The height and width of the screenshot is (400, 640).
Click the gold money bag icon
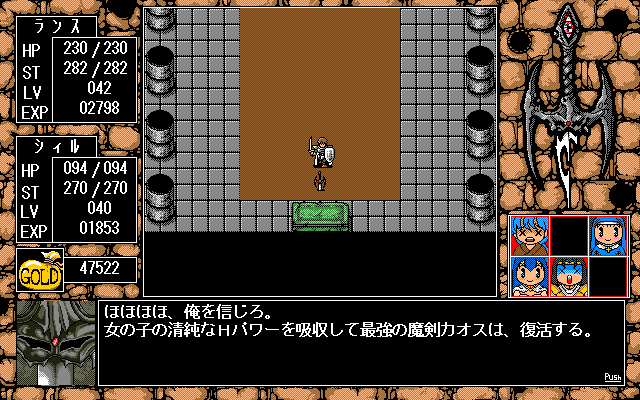[40, 271]
